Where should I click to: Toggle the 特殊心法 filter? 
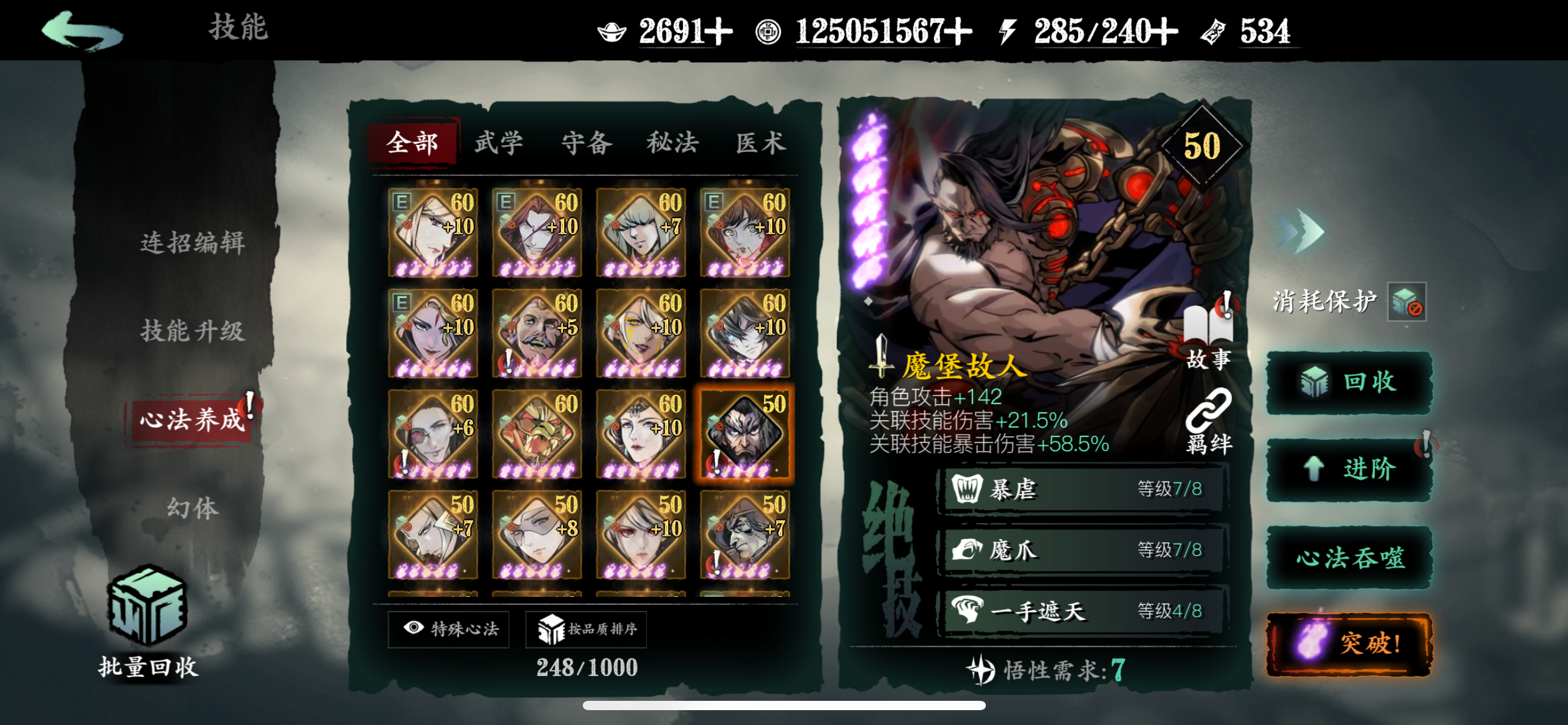(x=449, y=629)
